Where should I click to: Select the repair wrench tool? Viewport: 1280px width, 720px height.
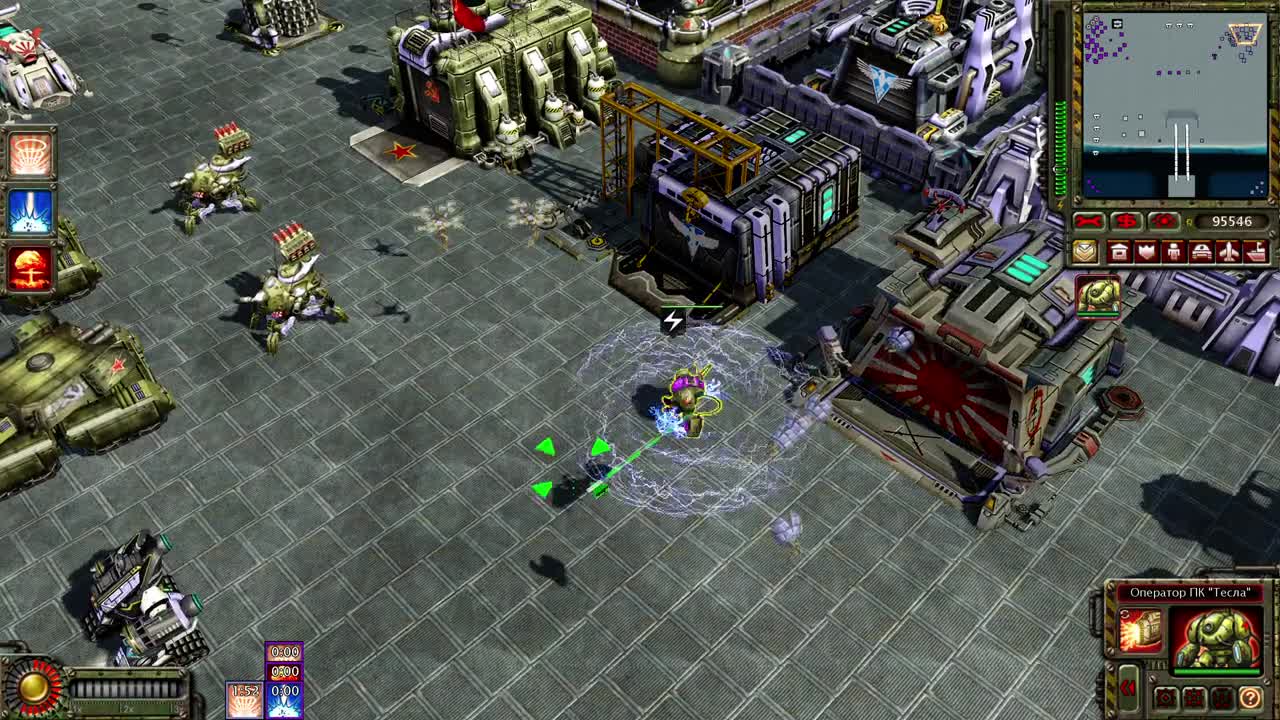[1086, 221]
